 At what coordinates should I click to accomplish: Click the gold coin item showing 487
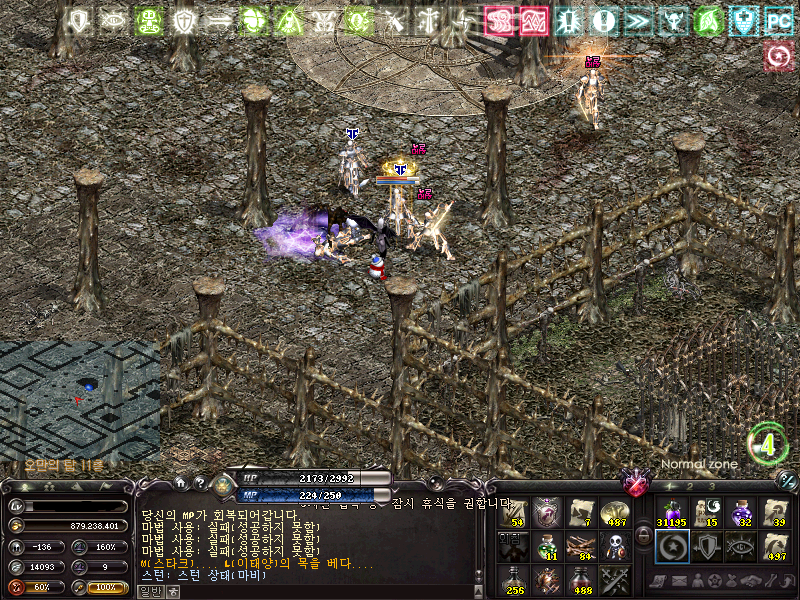pyautogui.click(x=613, y=512)
